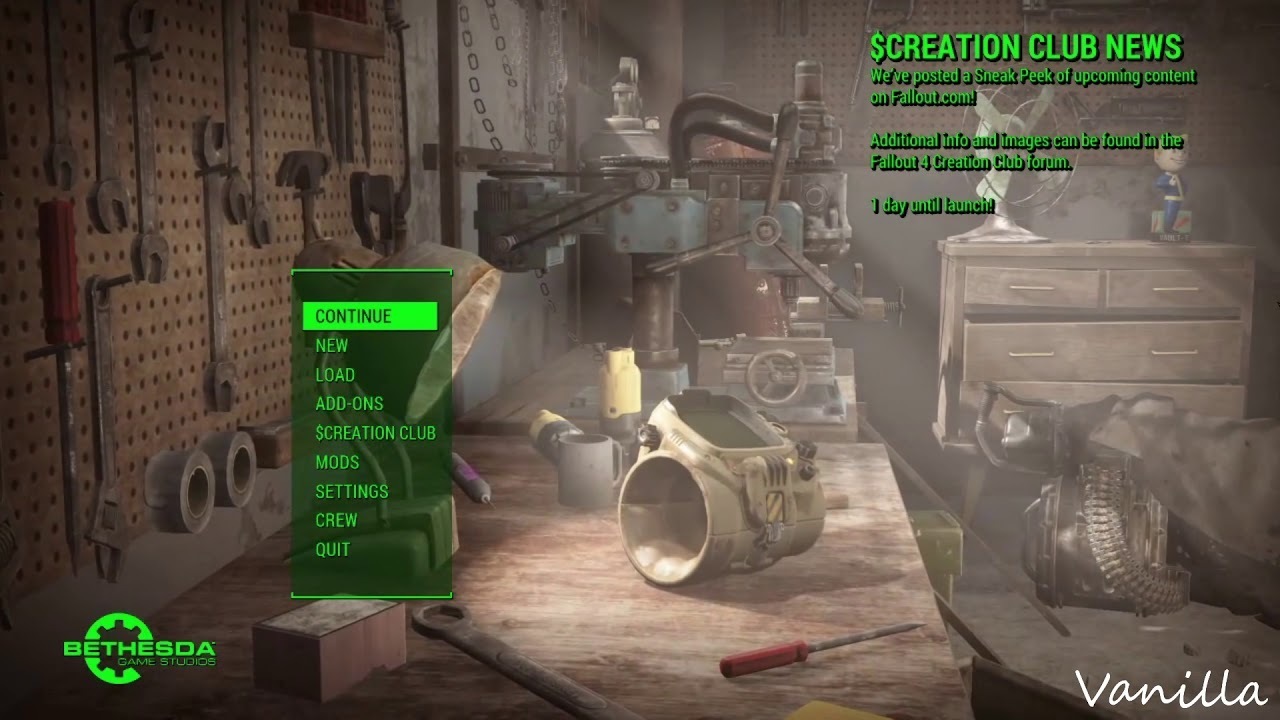Open the Creation Club store
The height and width of the screenshot is (720, 1280).
[375, 433]
